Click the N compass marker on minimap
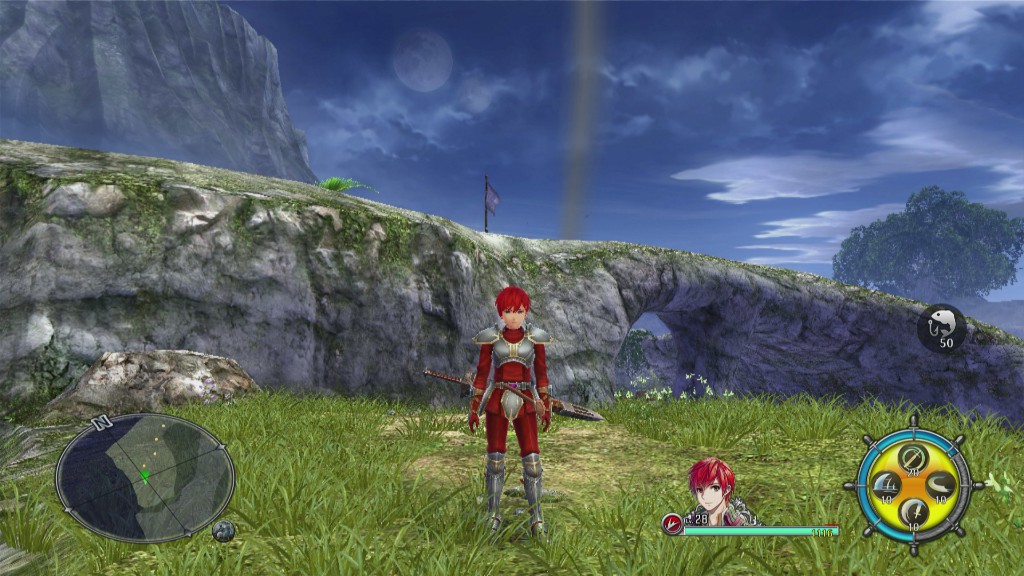This screenshot has height=576, width=1024. (x=100, y=423)
